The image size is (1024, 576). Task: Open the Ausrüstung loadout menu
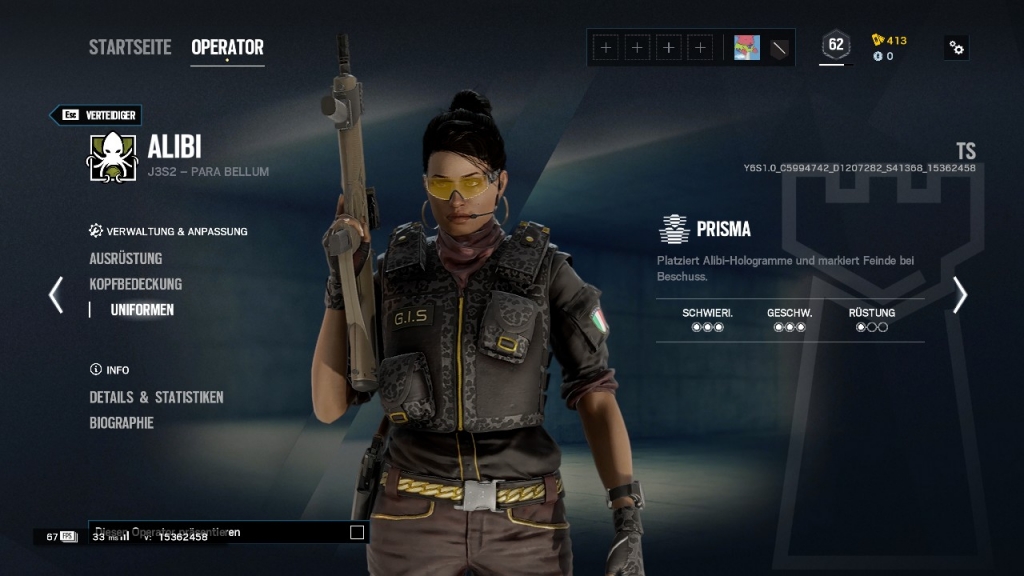click(x=125, y=258)
